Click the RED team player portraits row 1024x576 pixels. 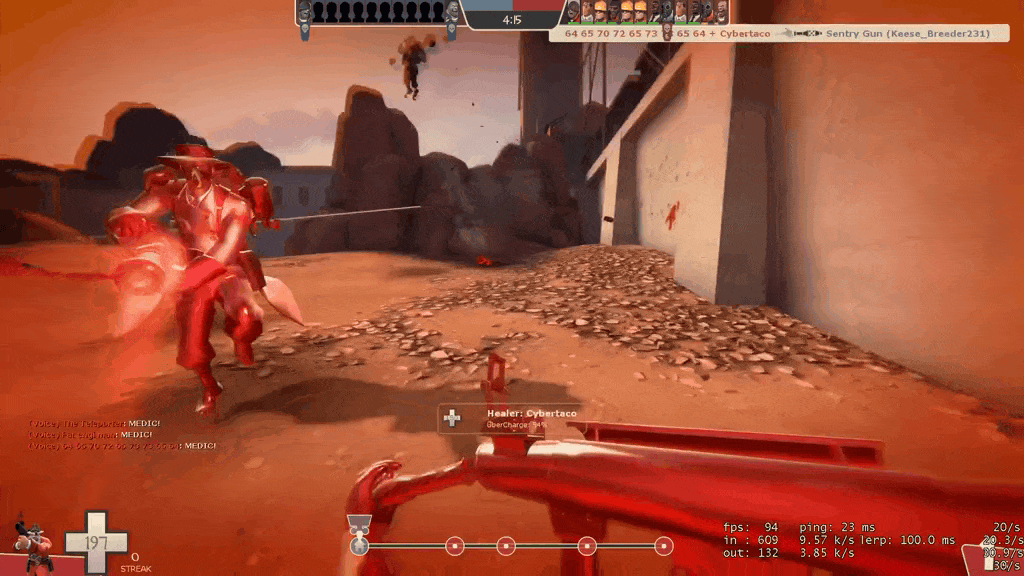(x=643, y=12)
